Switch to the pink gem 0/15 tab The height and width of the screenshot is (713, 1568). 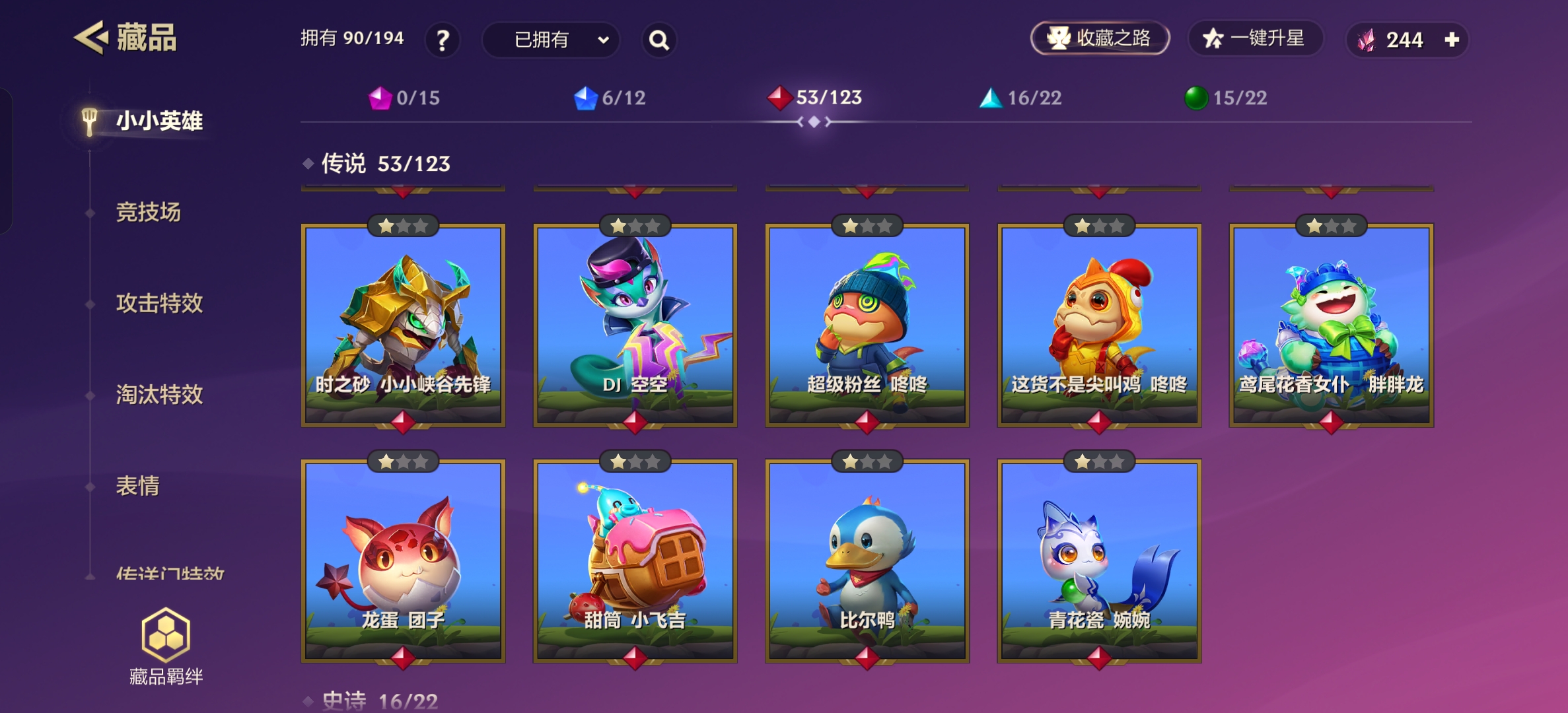[404, 98]
